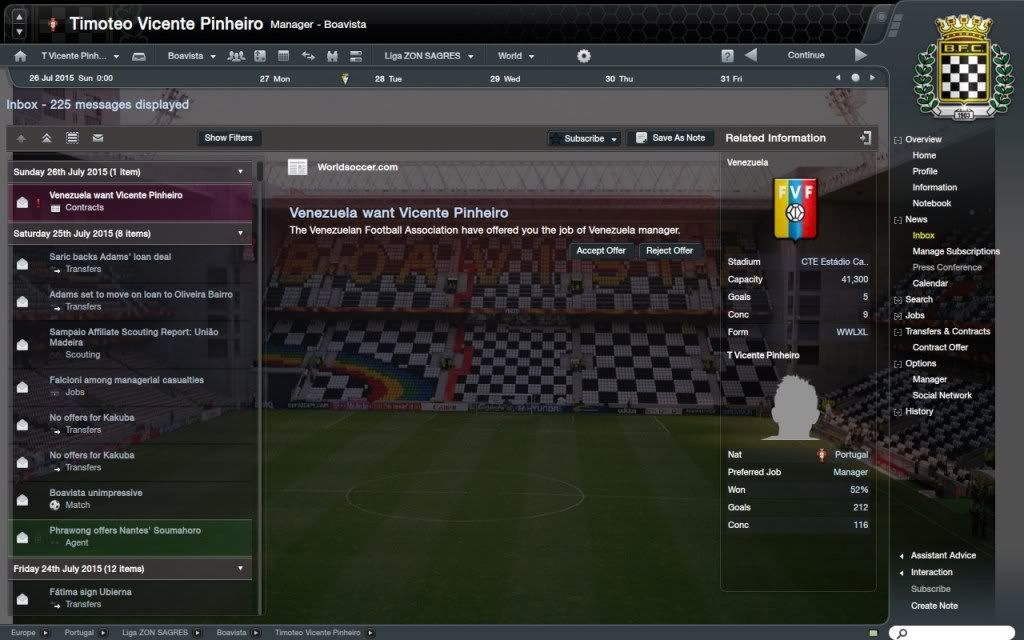Open the game settings gear icon
The height and width of the screenshot is (640, 1024).
(584, 56)
